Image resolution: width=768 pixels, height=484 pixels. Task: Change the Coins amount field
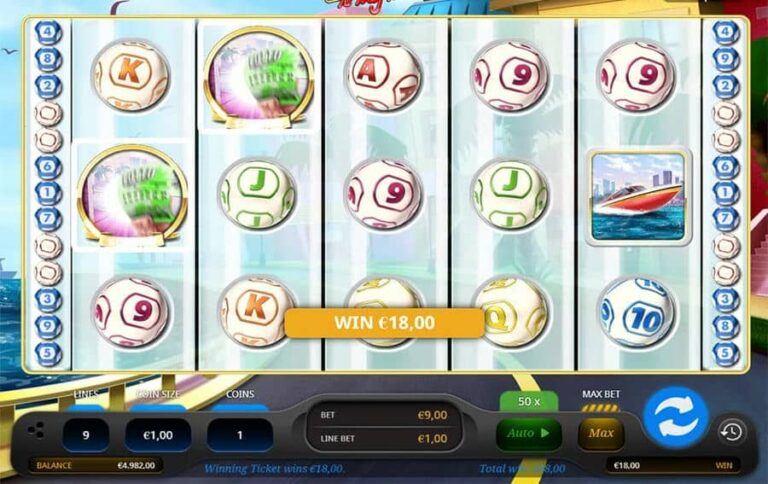point(240,434)
